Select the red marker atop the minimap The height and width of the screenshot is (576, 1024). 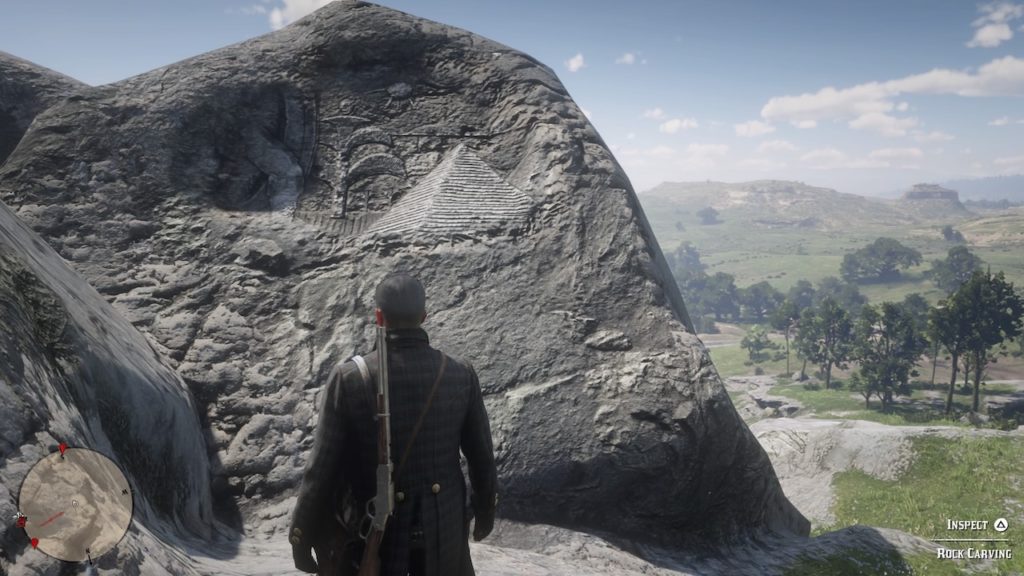(63, 449)
